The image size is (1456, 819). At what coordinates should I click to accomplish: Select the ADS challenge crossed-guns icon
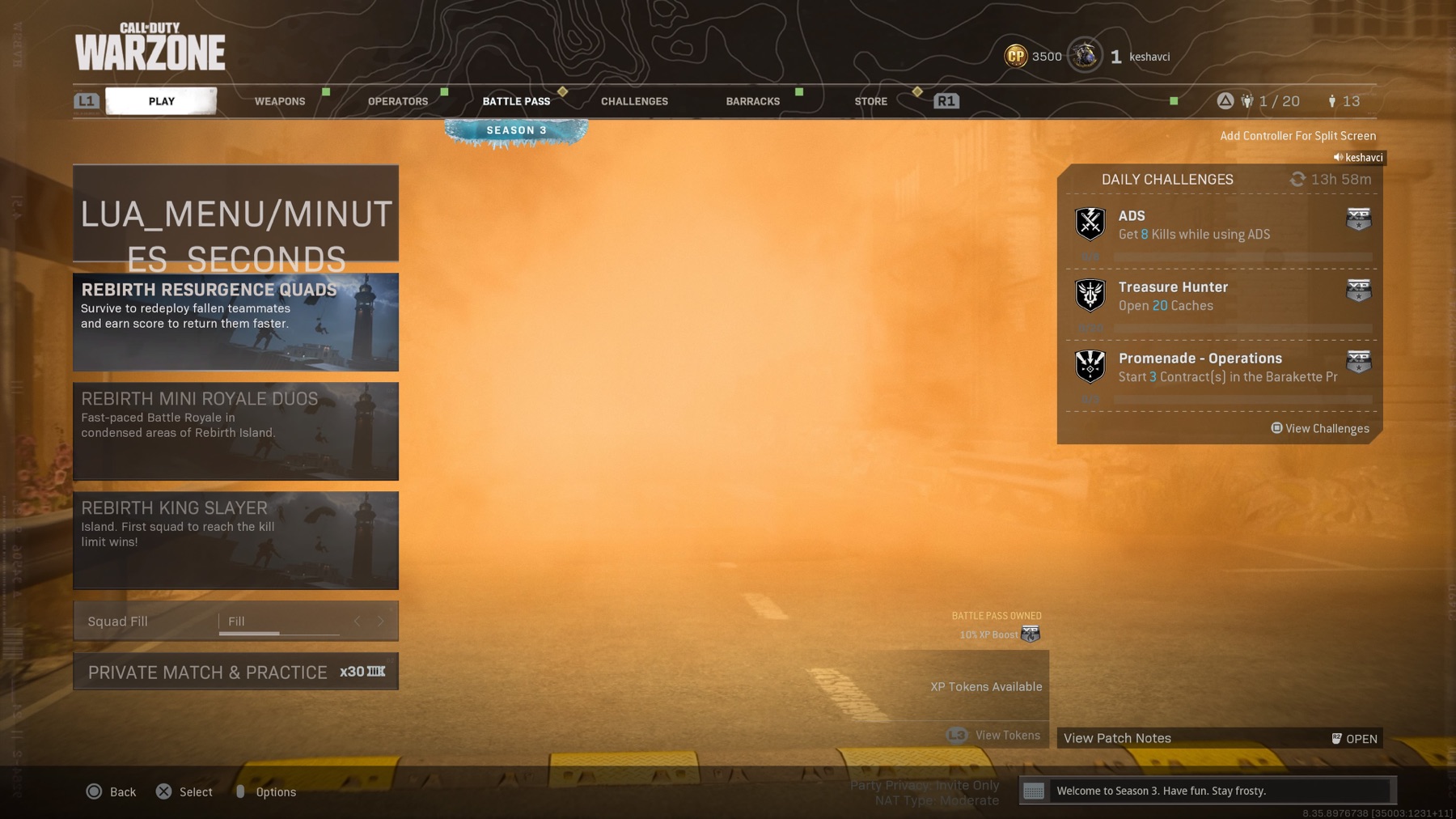pyautogui.click(x=1090, y=223)
